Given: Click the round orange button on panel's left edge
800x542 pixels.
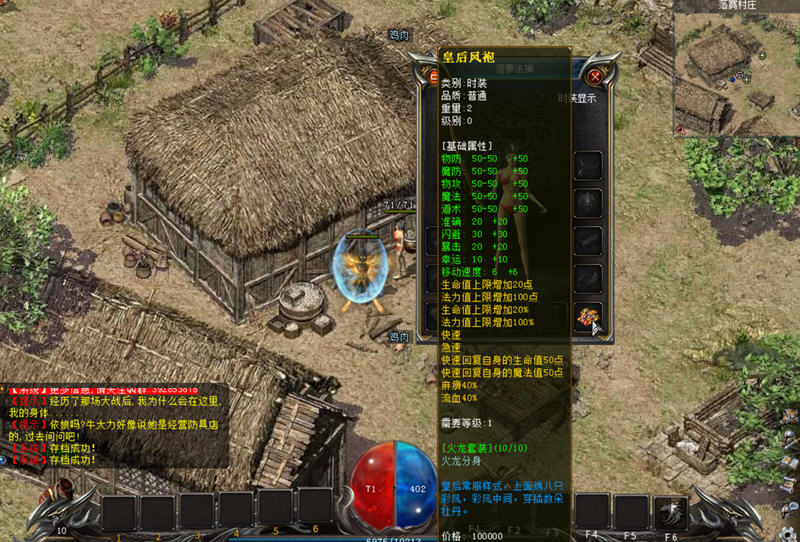Looking at the screenshot, I should (433, 76).
